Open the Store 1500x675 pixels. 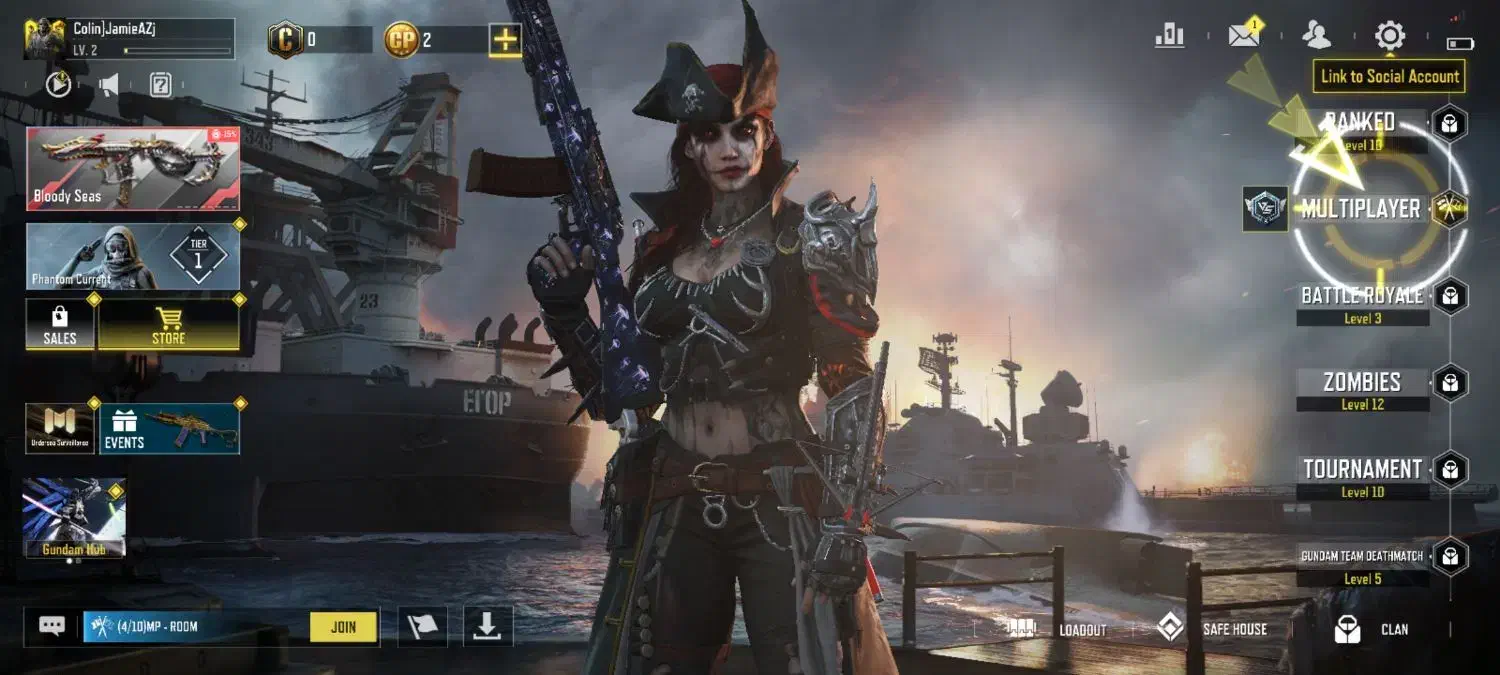pos(168,325)
